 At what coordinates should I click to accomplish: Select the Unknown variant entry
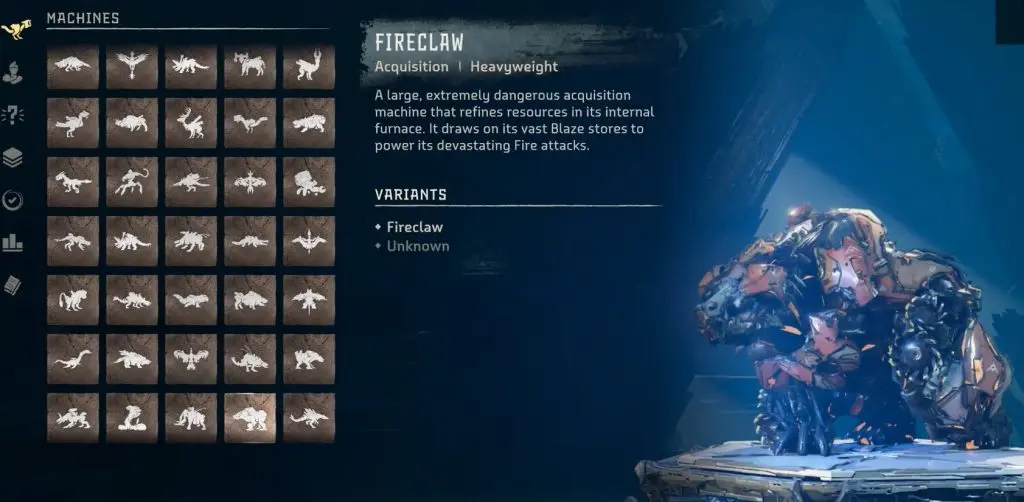tap(417, 246)
